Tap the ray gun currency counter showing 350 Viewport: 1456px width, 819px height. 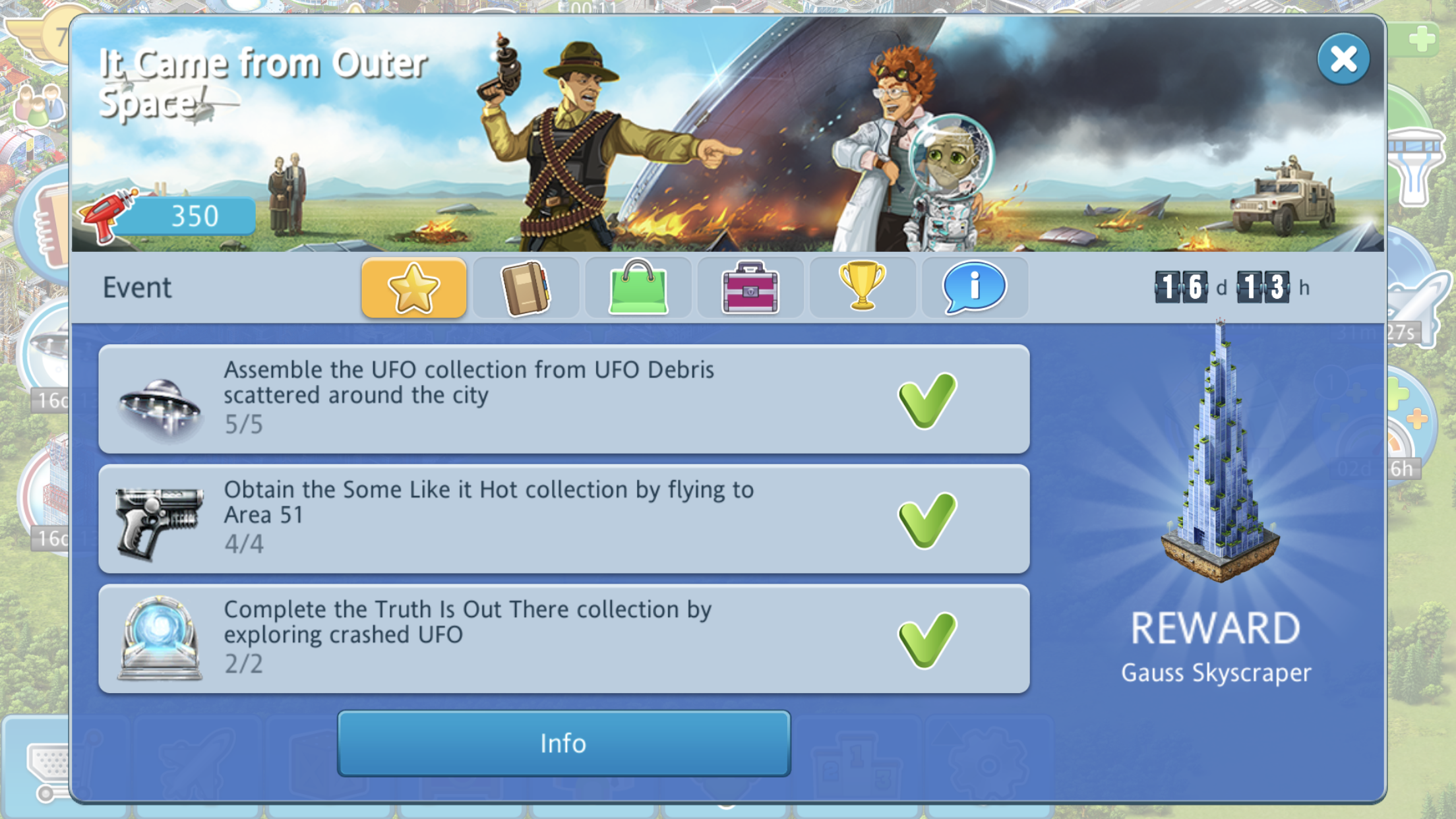168,216
